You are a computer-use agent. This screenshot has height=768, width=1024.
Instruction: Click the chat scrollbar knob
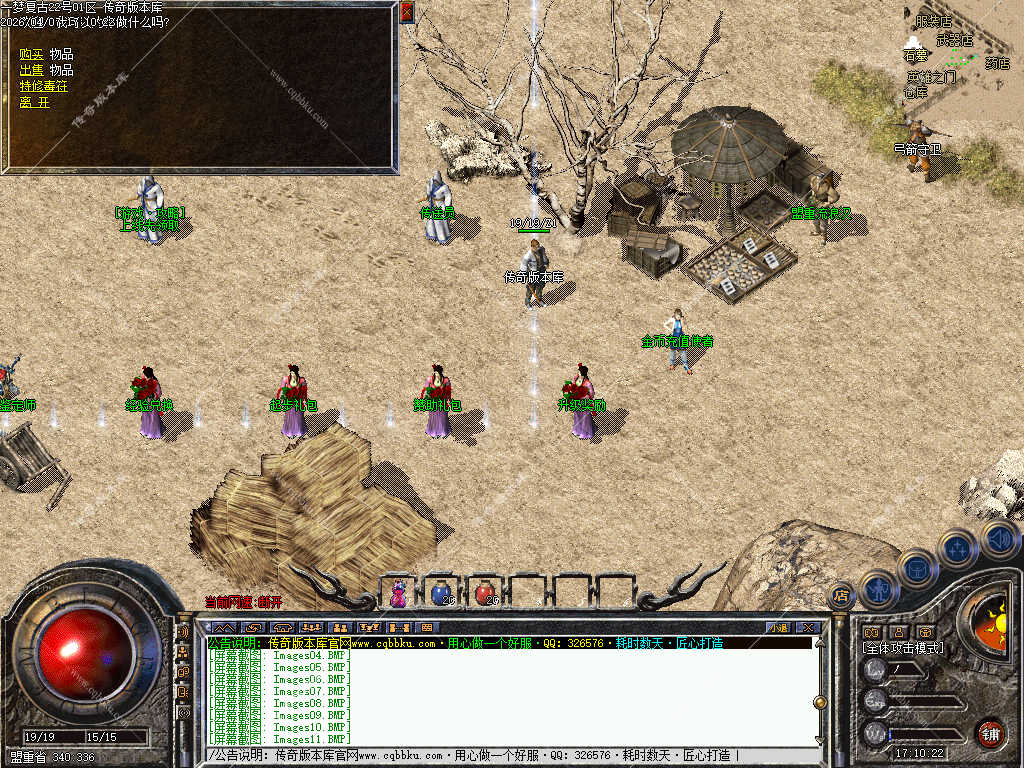819,702
